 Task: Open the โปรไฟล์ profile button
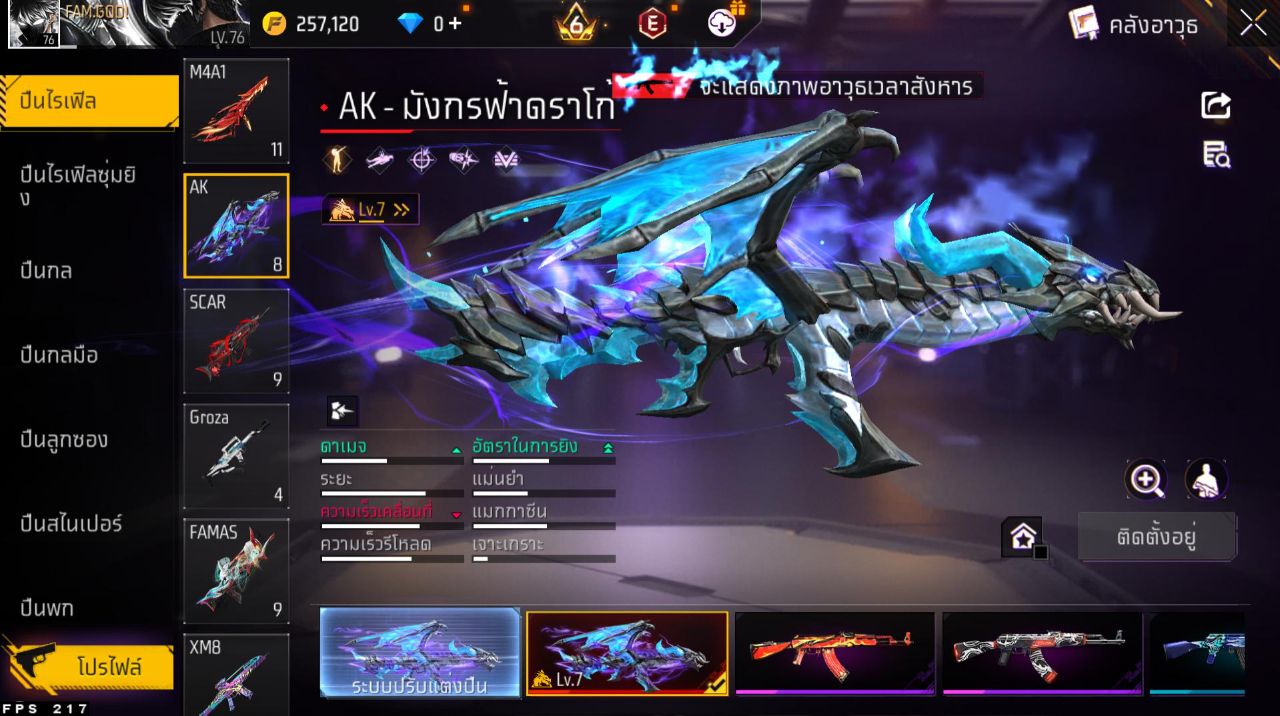point(108,667)
